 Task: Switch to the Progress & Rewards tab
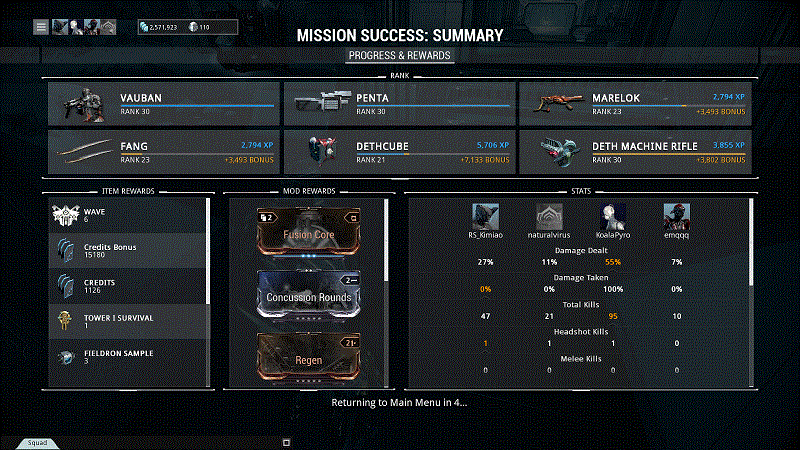[400, 55]
